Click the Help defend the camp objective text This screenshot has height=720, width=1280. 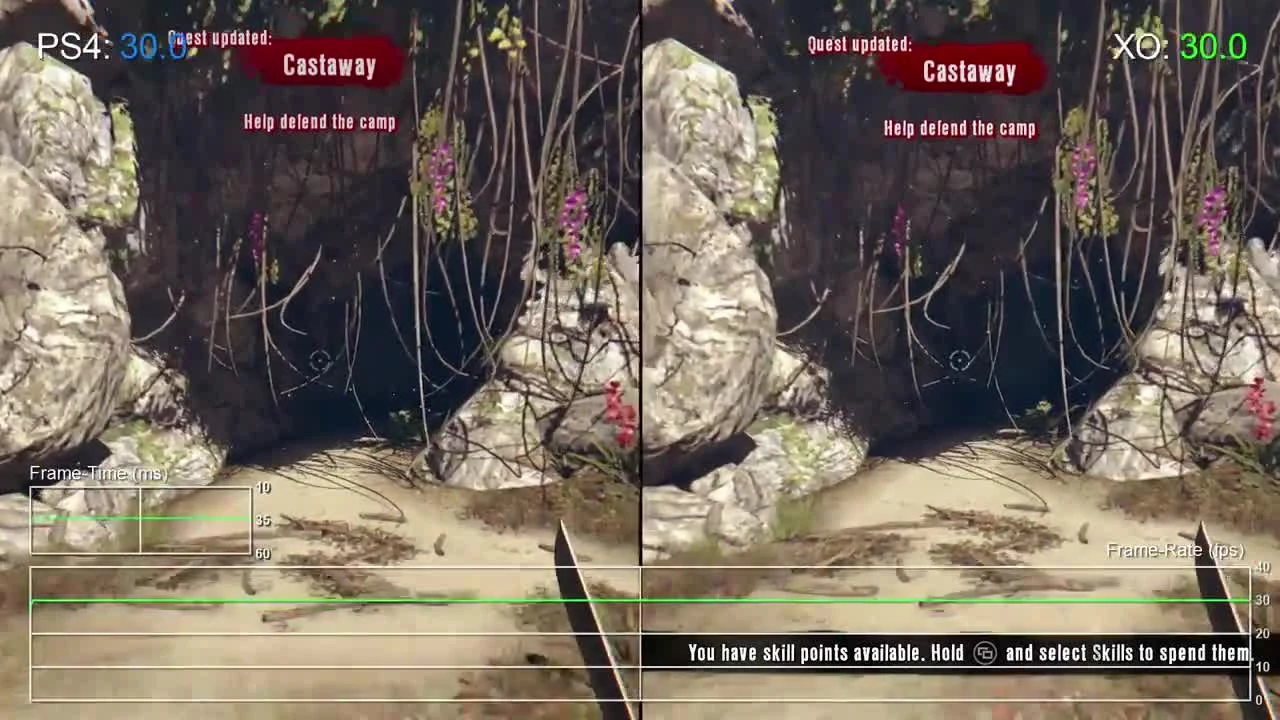[320, 123]
